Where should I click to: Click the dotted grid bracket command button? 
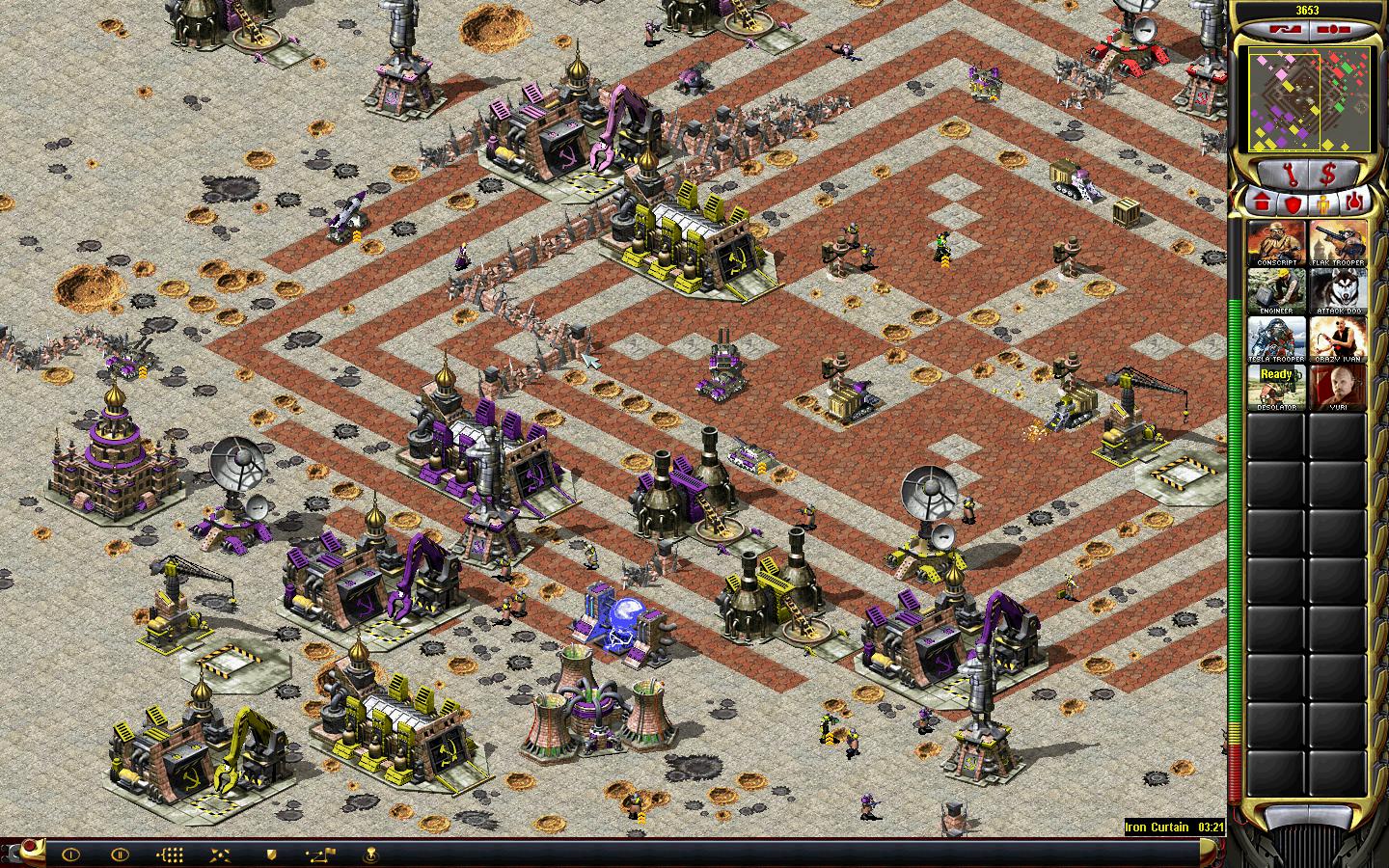(x=170, y=854)
